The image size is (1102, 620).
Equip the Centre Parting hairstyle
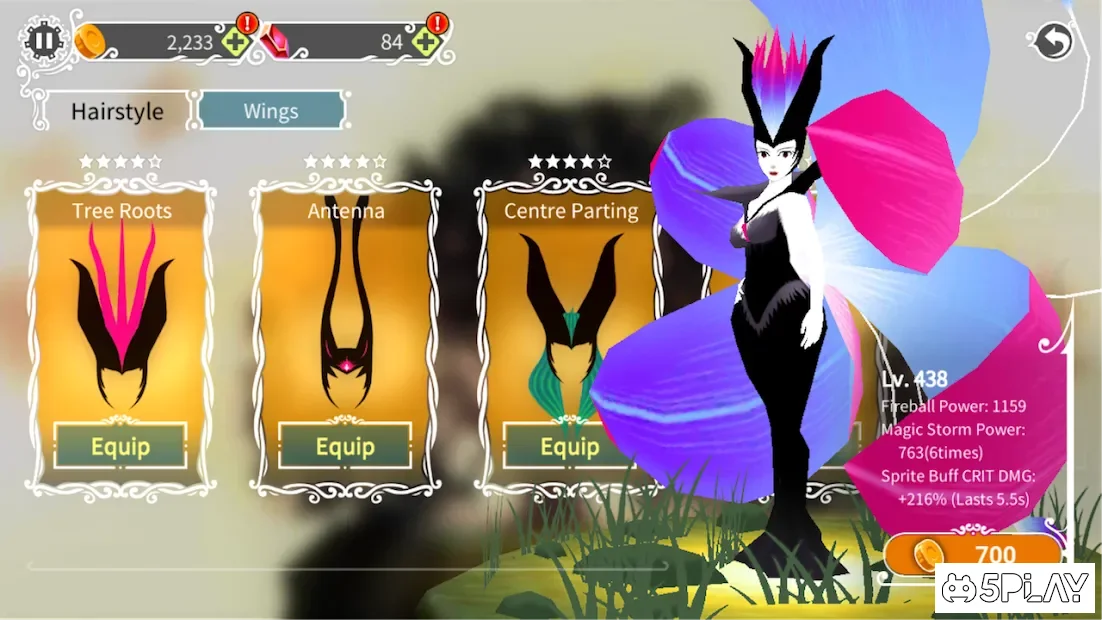tap(569, 446)
